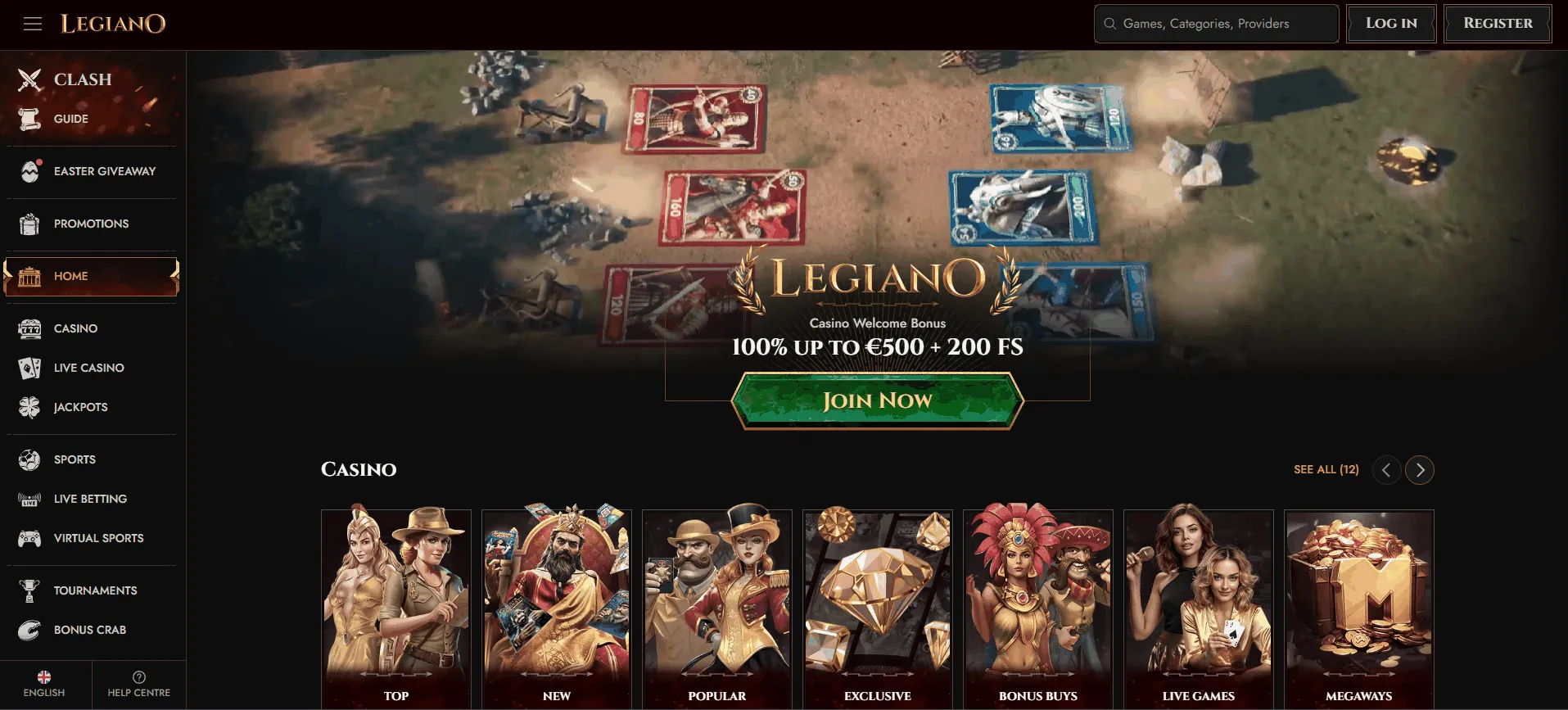Viewport: 1568px width, 710px height.
Task: Open the hamburger navigation menu
Action: click(x=33, y=23)
